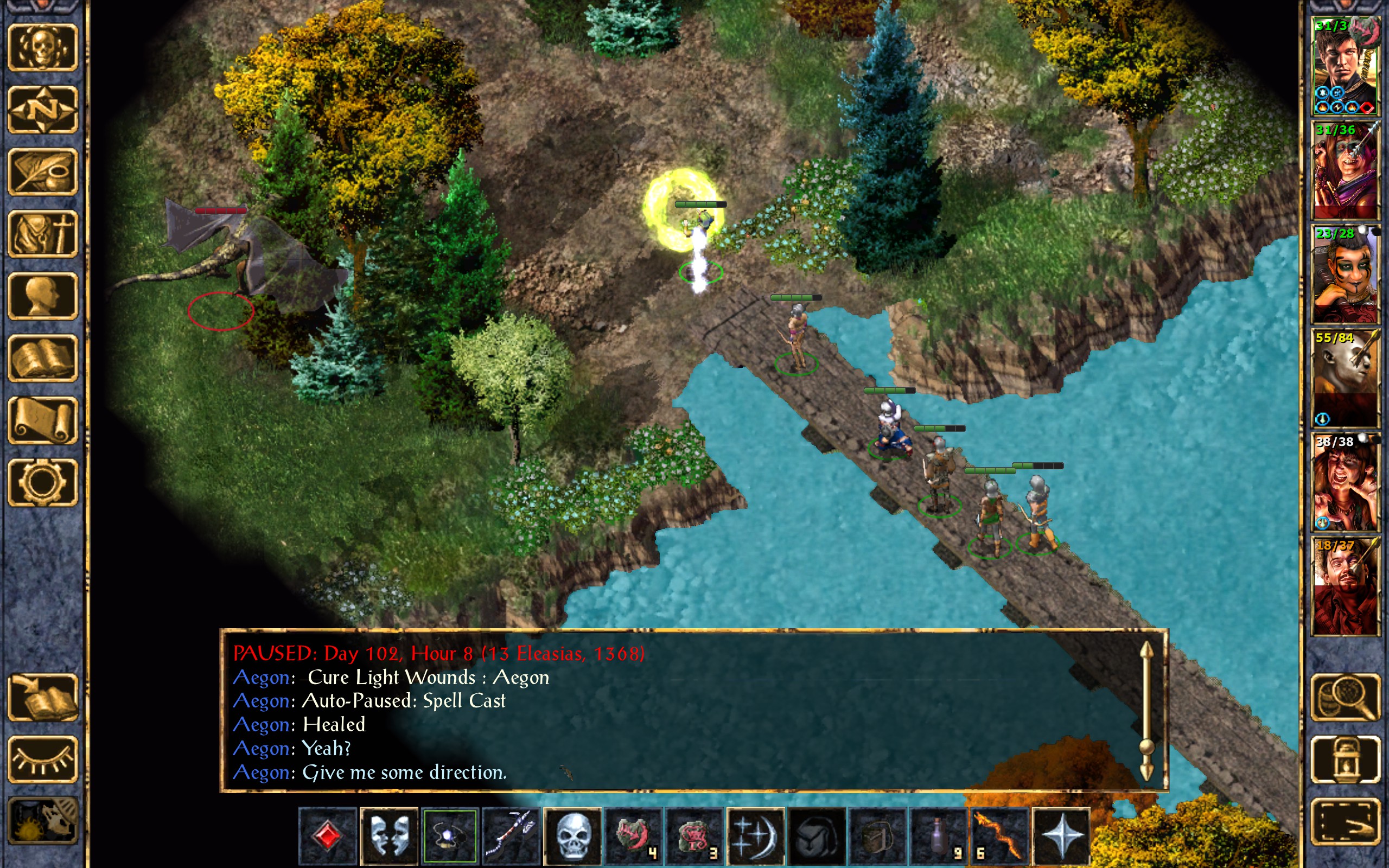Quick save with the arrow-and-book button

(42, 697)
